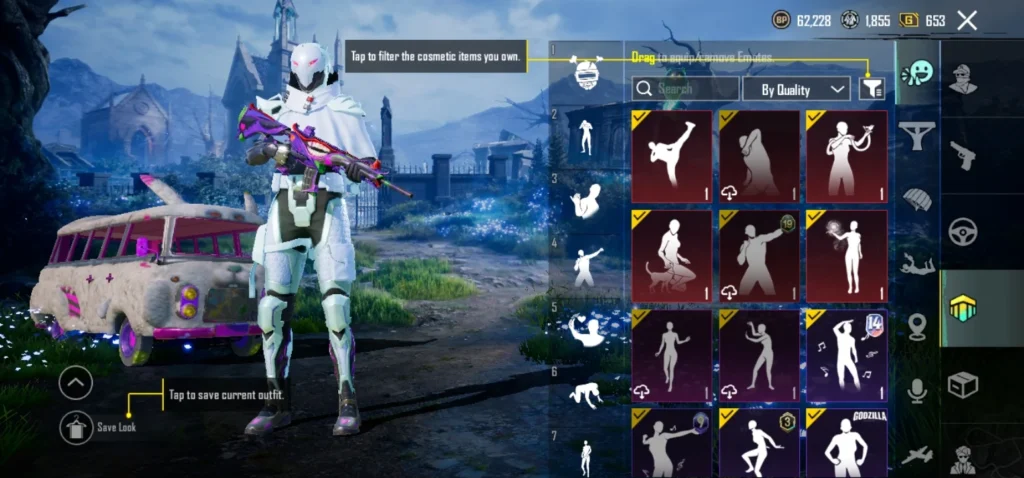Select the high kick emote
Screen dimensions: 1024x478
[x=672, y=155]
